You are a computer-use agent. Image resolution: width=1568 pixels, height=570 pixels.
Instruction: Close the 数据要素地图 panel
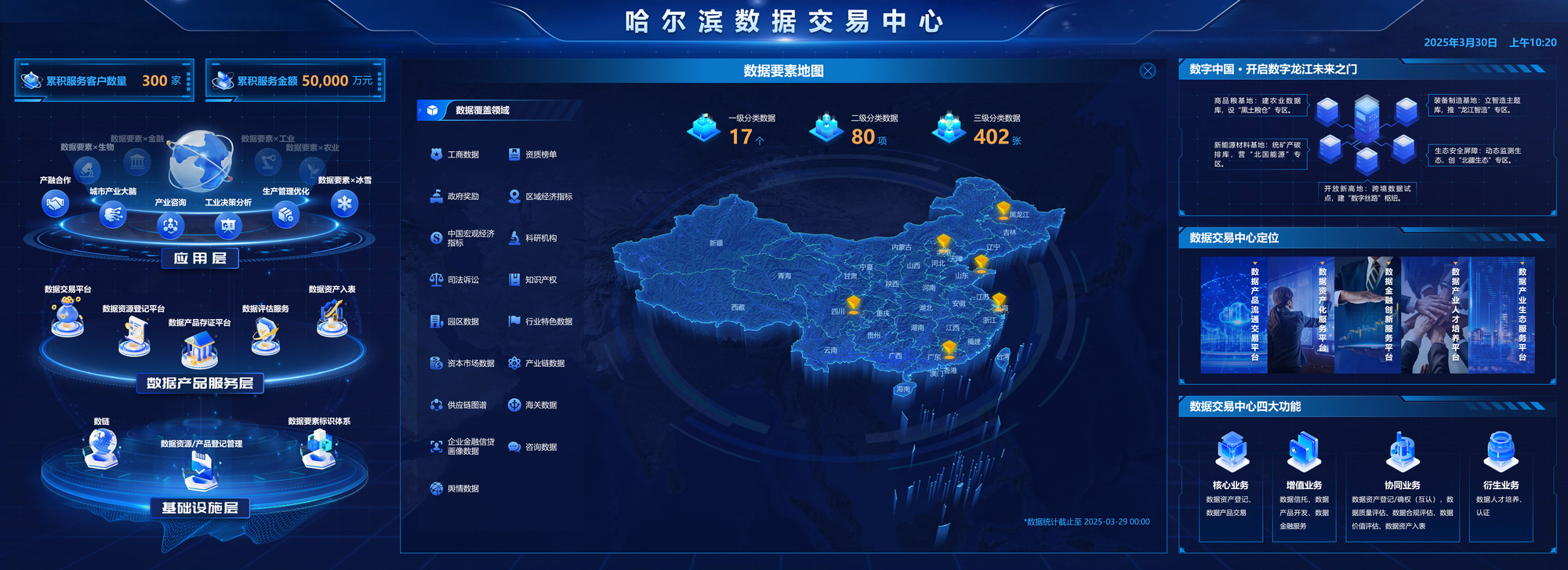point(1147,71)
